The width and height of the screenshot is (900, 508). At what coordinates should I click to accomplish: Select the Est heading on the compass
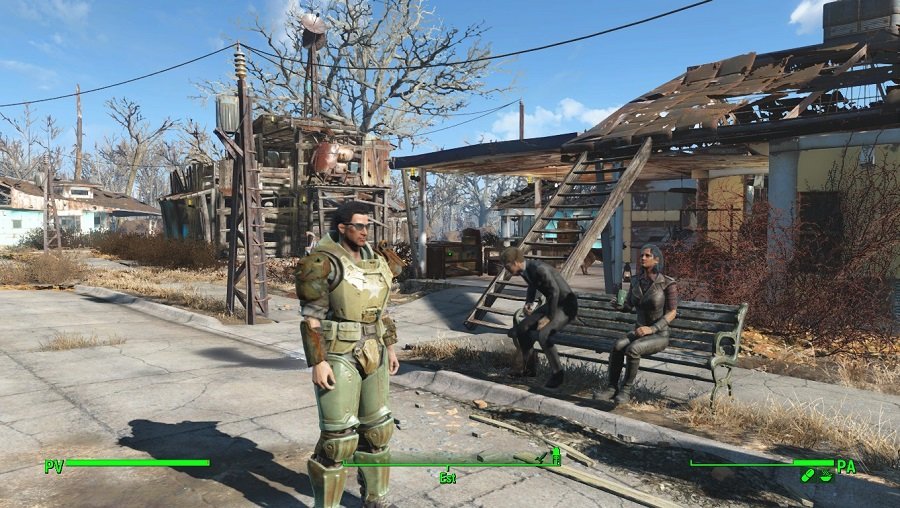point(448,478)
